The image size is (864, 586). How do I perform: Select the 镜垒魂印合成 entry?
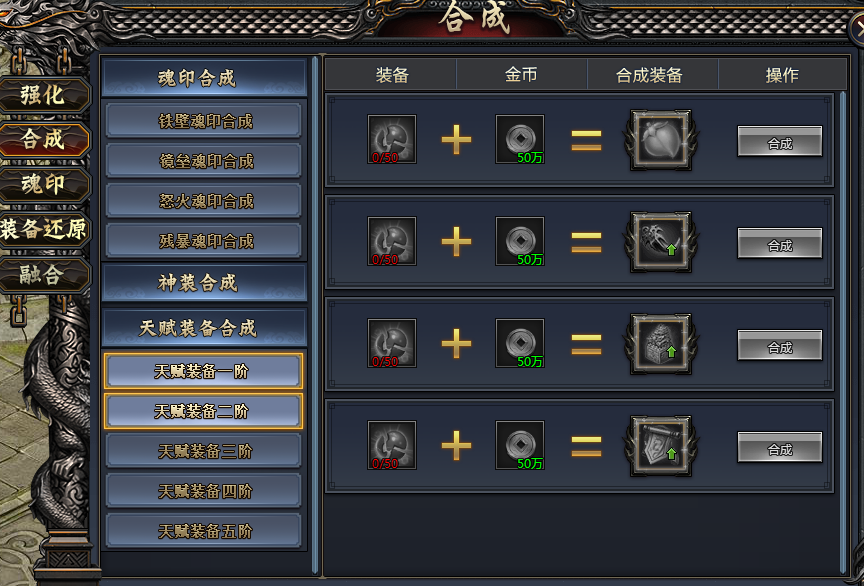pyautogui.click(x=204, y=161)
